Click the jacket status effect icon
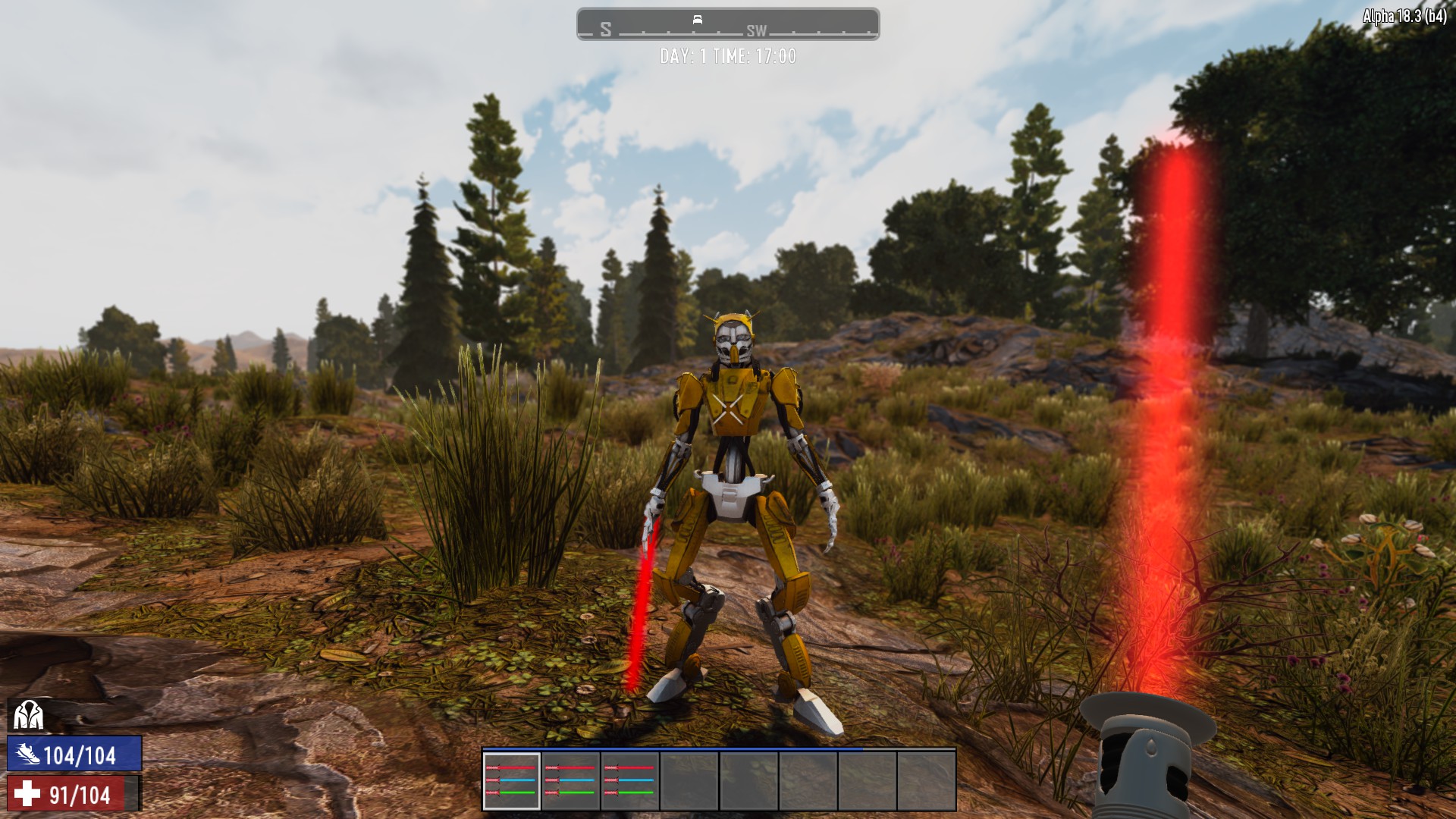 (x=28, y=714)
